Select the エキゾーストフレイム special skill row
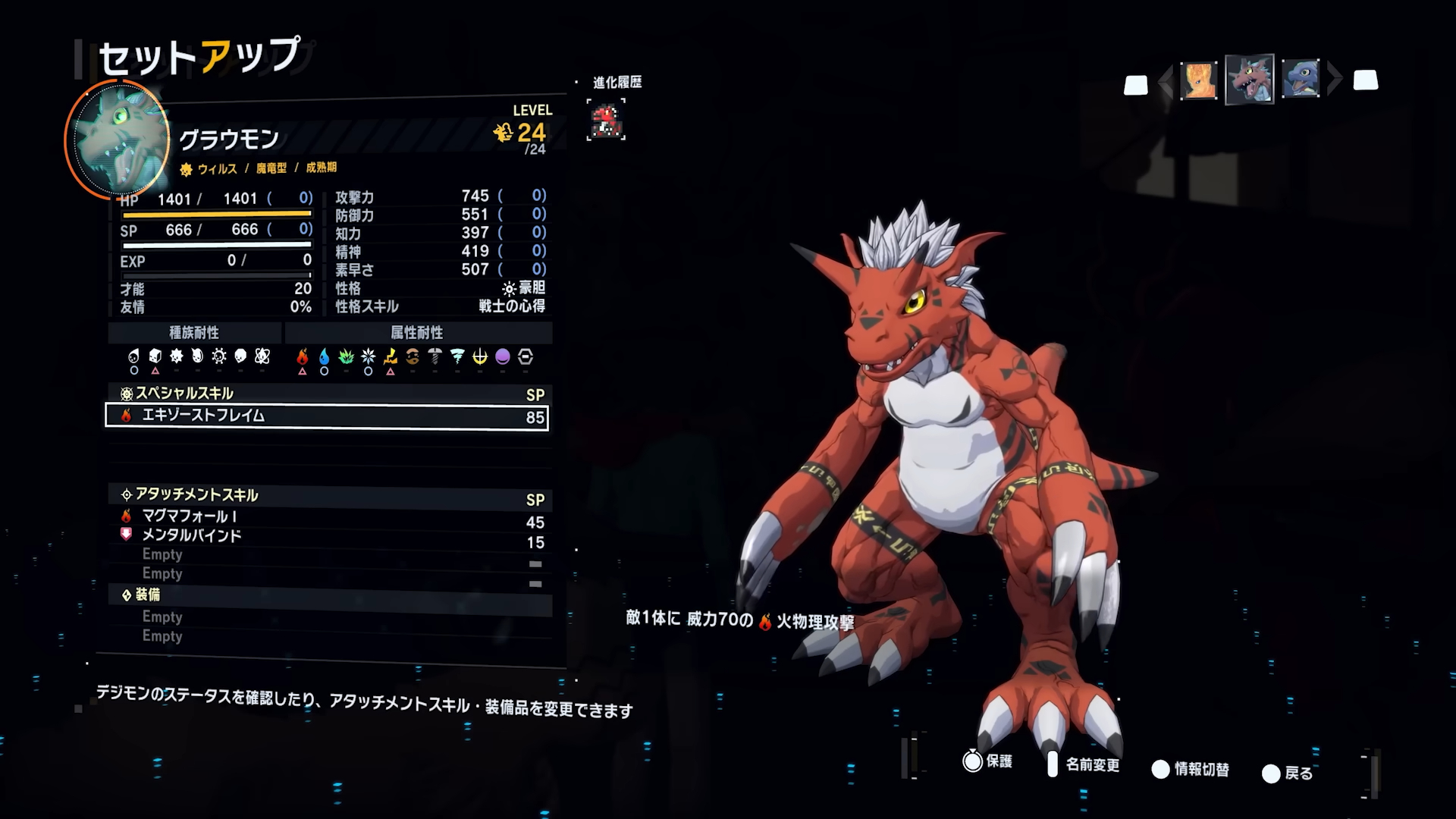 coord(326,416)
